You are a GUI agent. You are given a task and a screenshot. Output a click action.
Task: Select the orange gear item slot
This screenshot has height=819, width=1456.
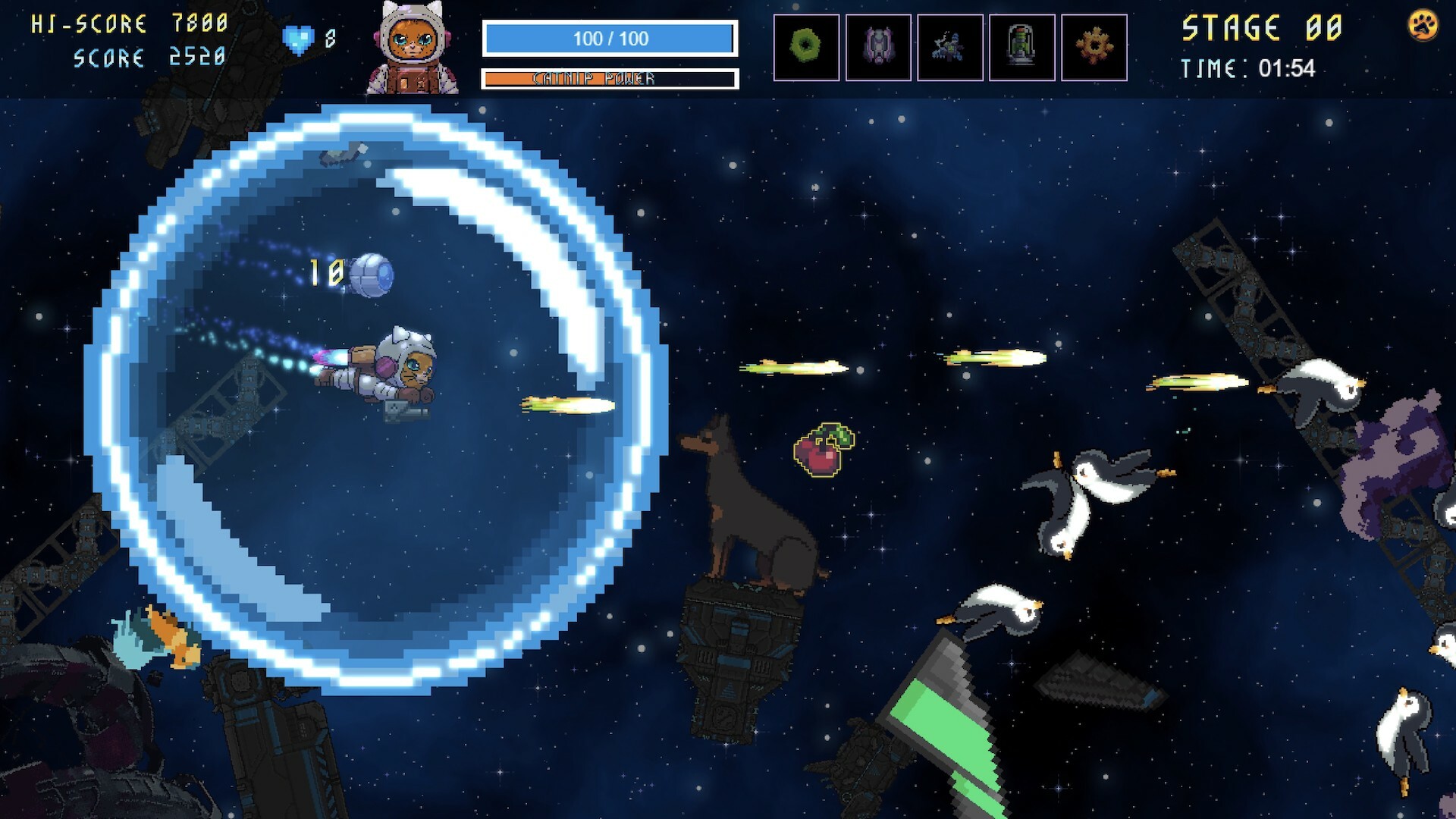pyautogui.click(x=1094, y=47)
